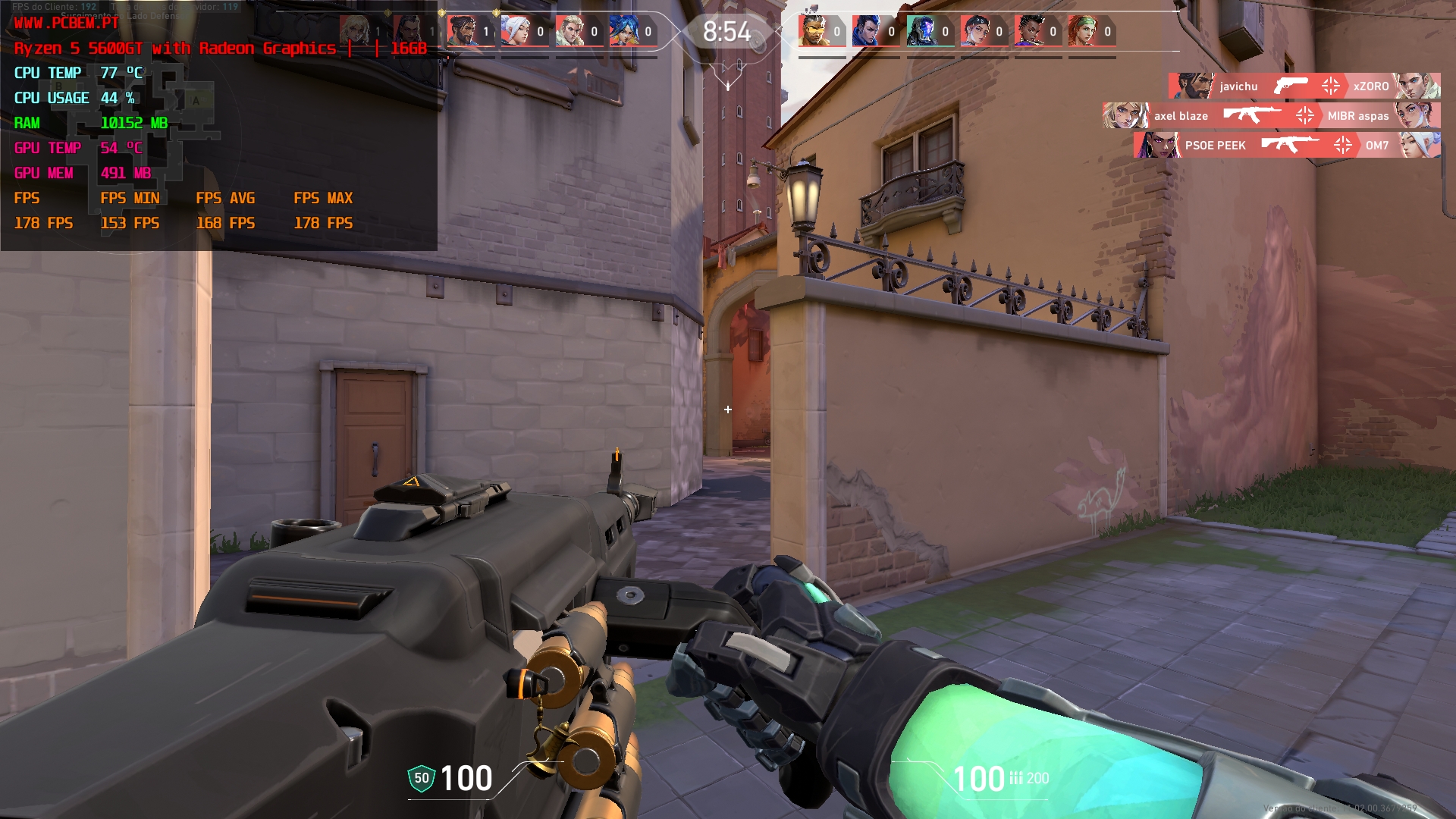
Task: Click the blue-haired Neon portrait in top bar
Action: 623,31
